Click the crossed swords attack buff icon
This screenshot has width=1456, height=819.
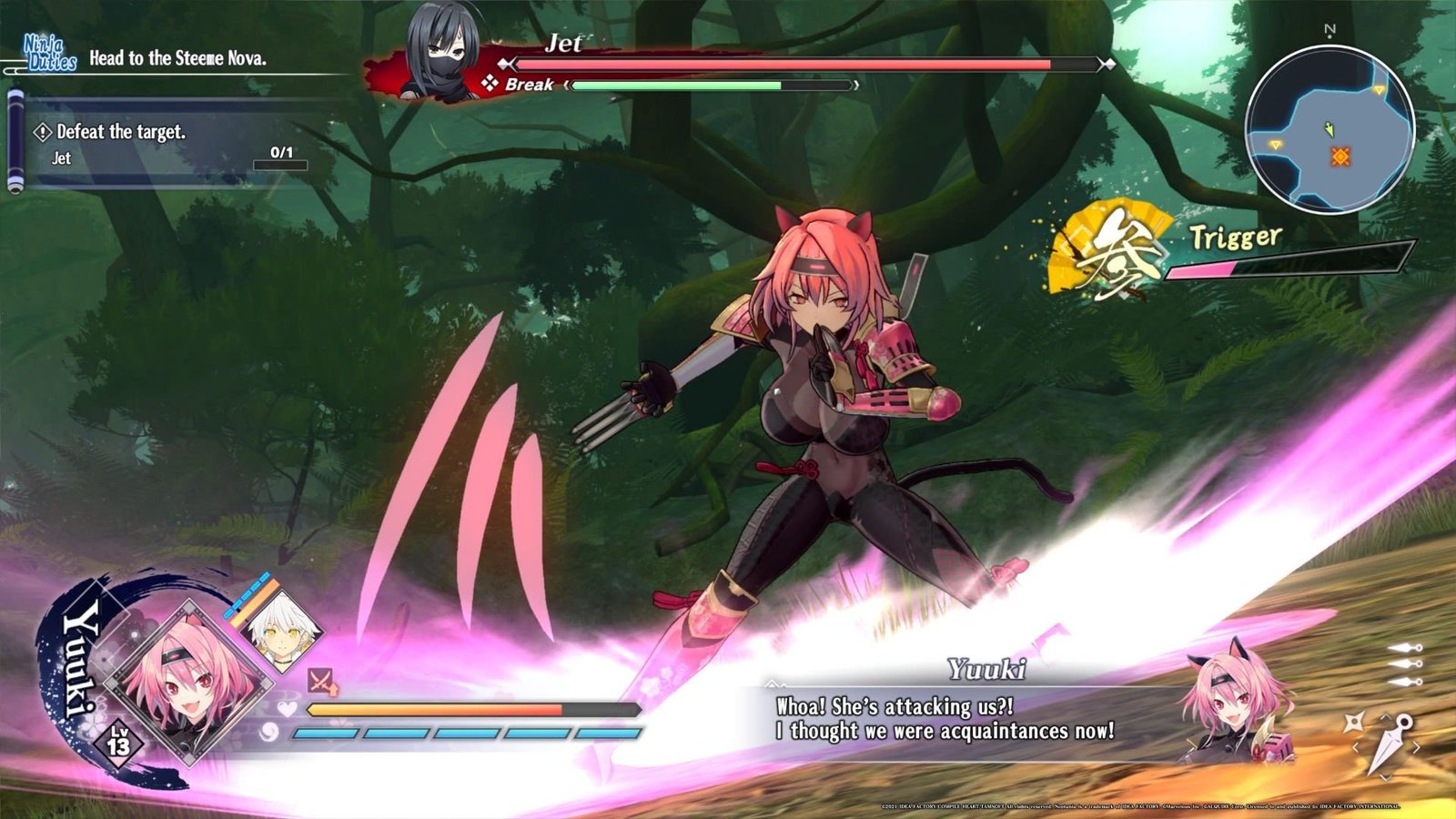pos(320,681)
